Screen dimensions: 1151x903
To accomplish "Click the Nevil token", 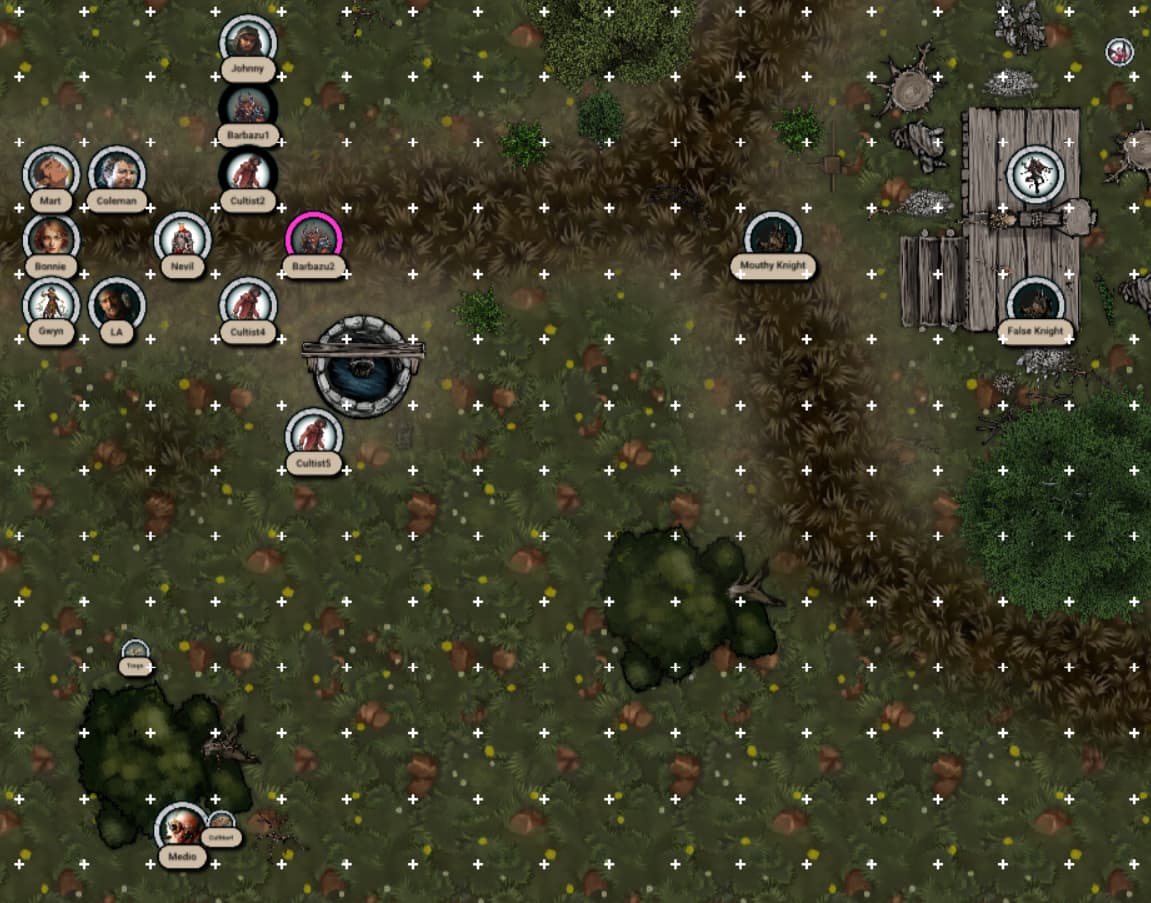I will point(182,239).
